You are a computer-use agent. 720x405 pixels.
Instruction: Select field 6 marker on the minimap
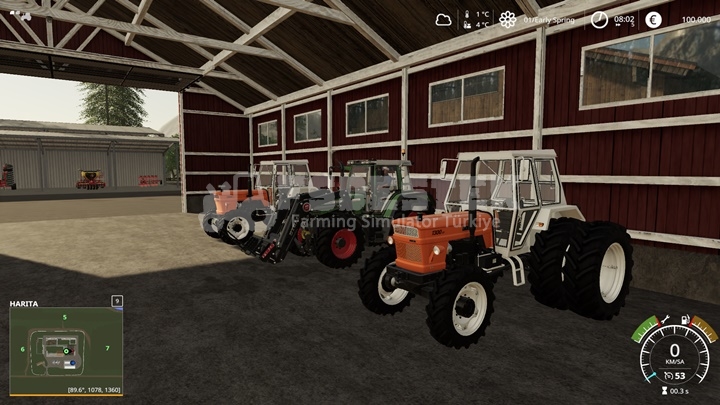pyautogui.click(x=21, y=349)
